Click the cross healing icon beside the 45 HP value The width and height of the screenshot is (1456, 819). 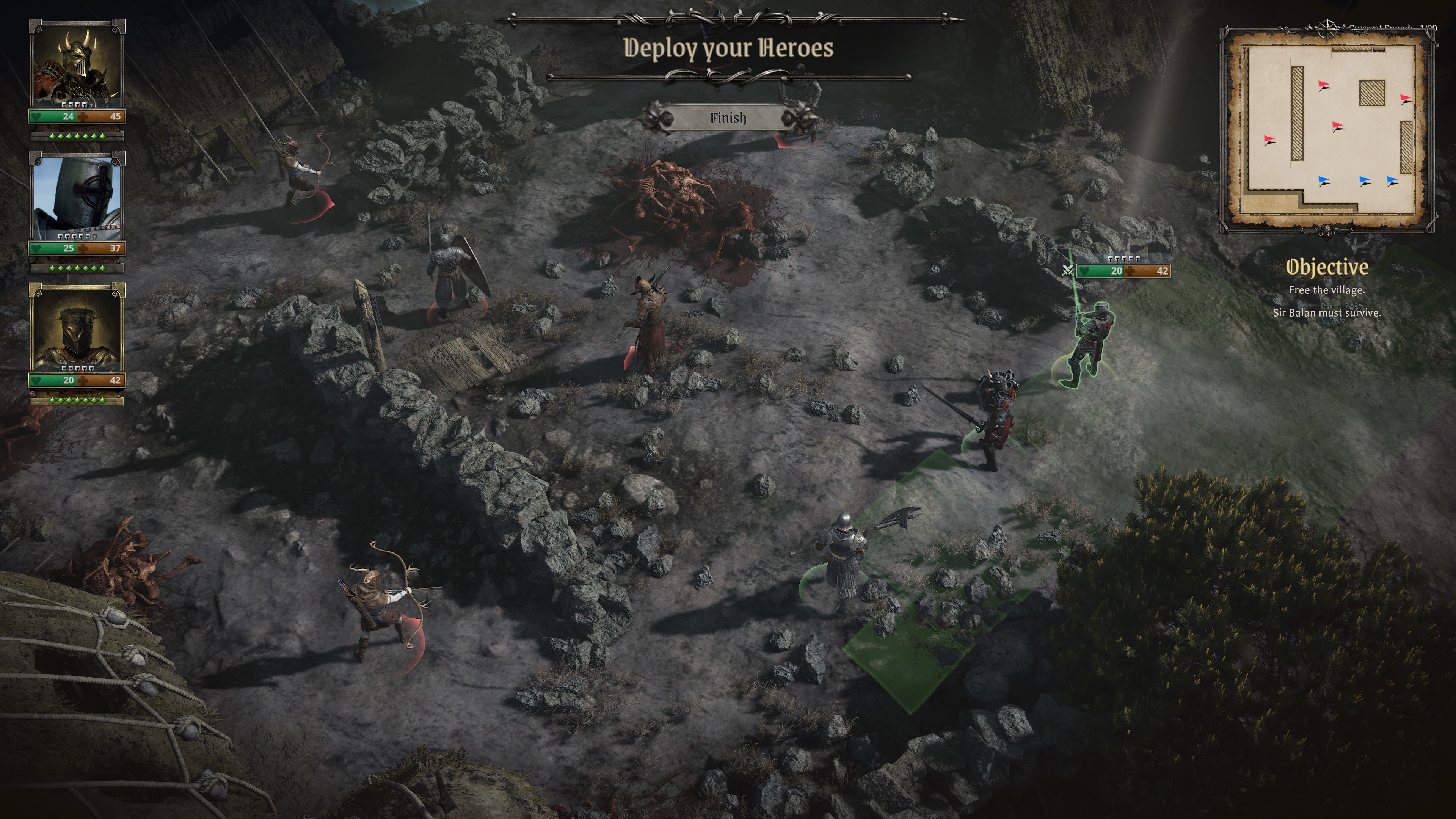83,117
